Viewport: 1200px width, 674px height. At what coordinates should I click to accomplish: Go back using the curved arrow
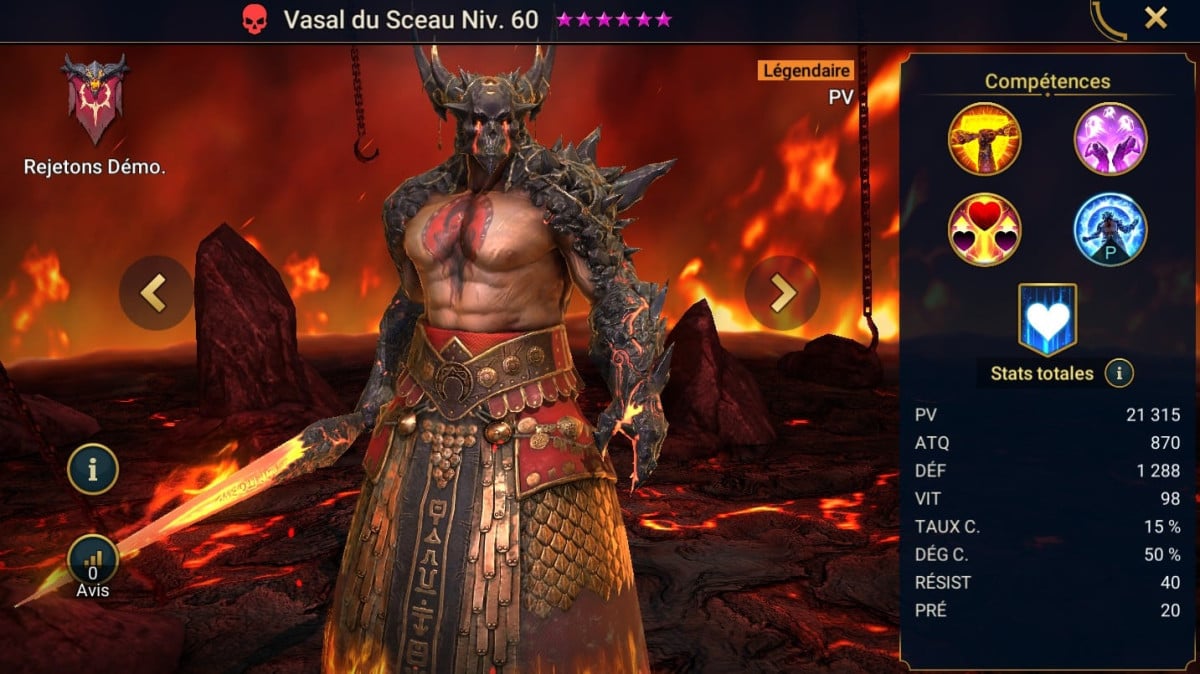(x=1108, y=19)
